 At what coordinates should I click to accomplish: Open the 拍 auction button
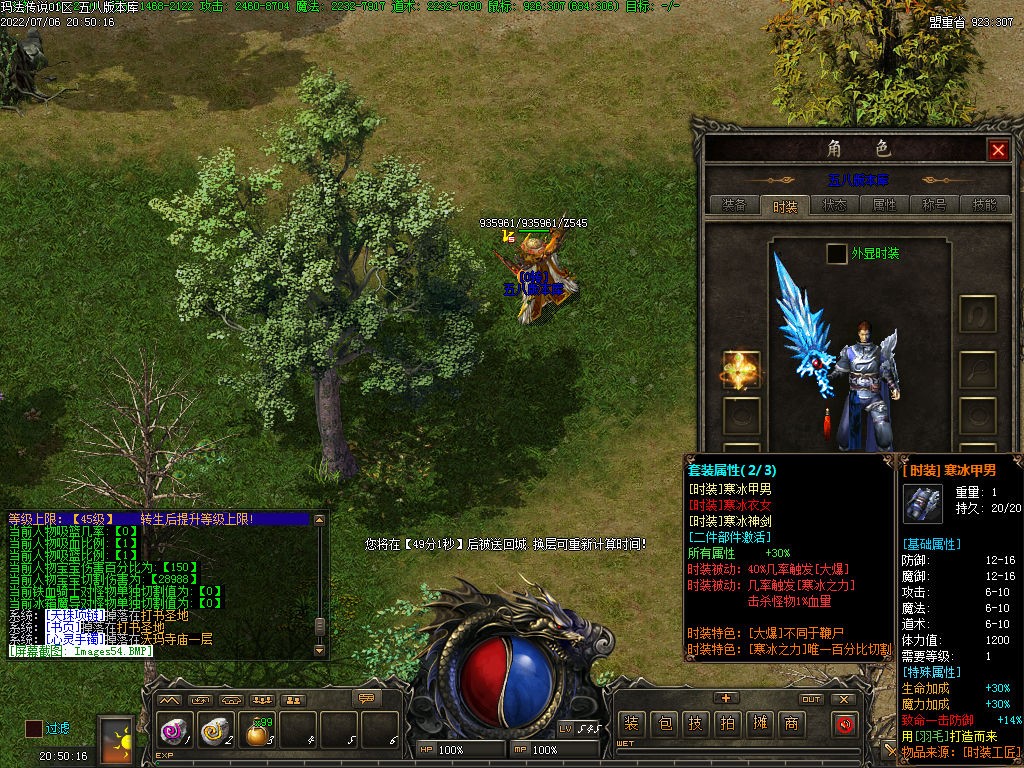(728, 724)
